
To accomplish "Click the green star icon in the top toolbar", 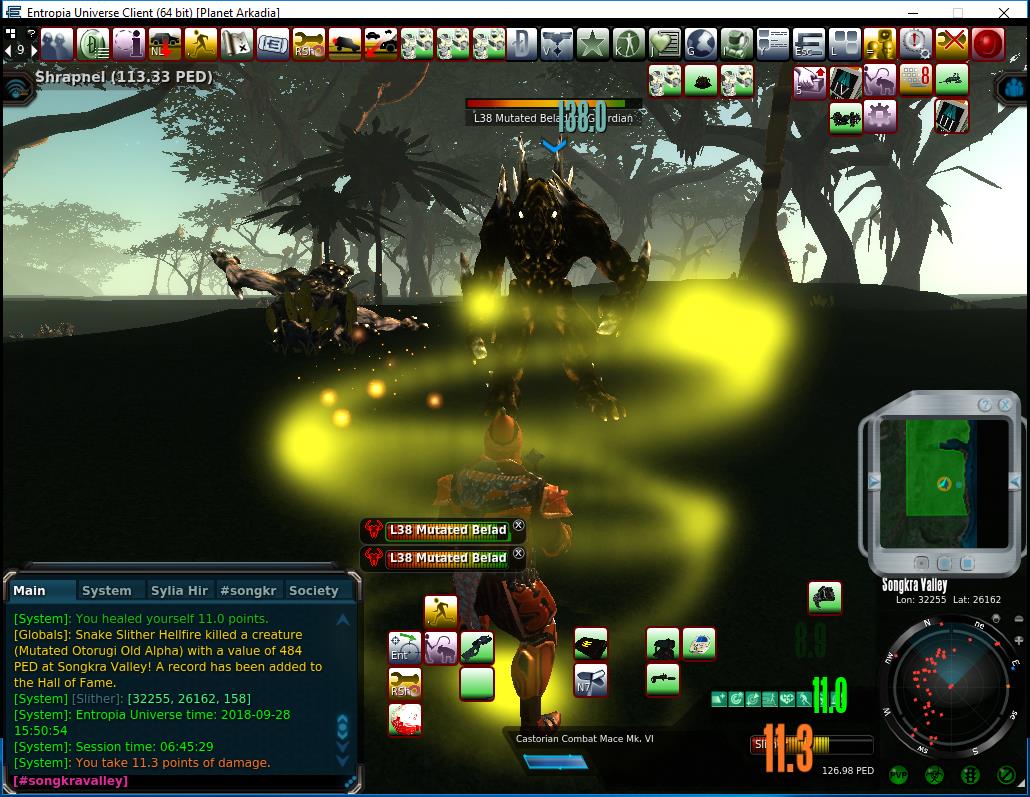I will (x=593, y=43).
